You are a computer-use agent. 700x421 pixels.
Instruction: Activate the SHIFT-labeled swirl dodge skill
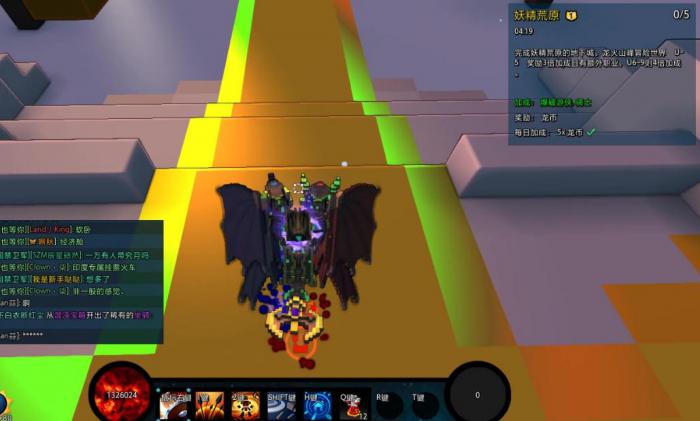pyautogui.click(x=281, y=402)
